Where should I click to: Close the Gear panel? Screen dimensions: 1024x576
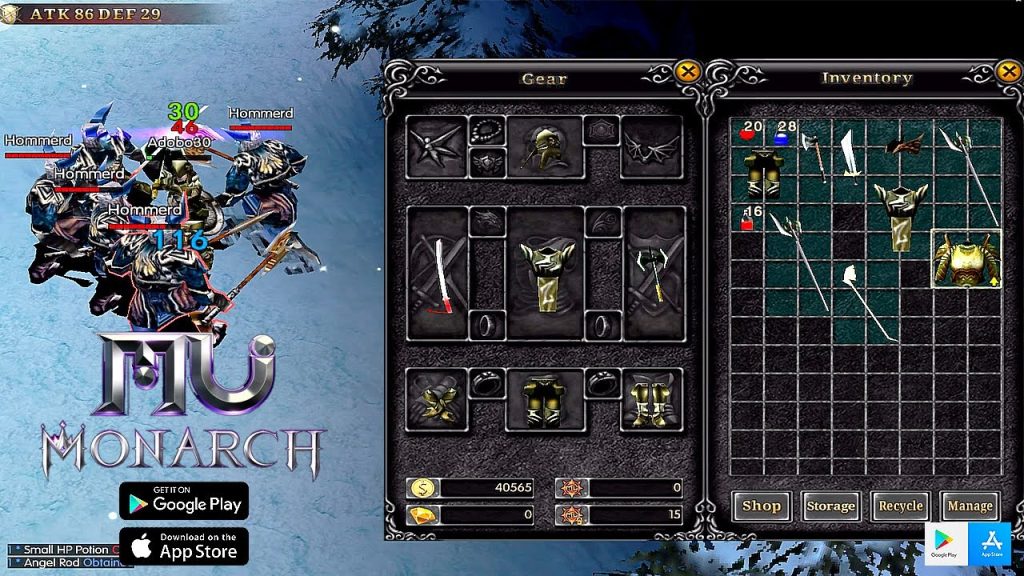coord(687,71)
